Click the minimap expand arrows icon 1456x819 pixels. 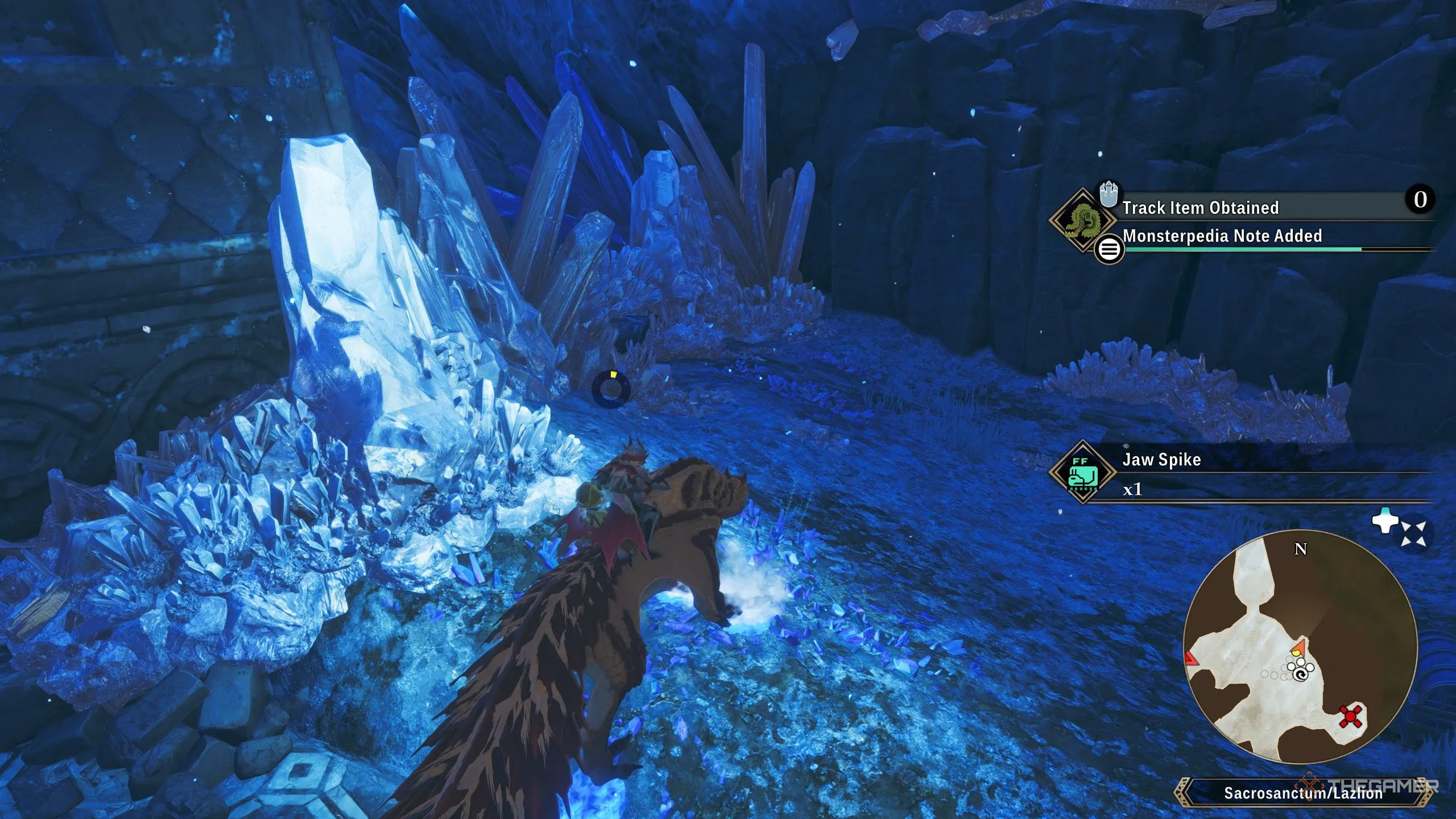click(1413, 534)
